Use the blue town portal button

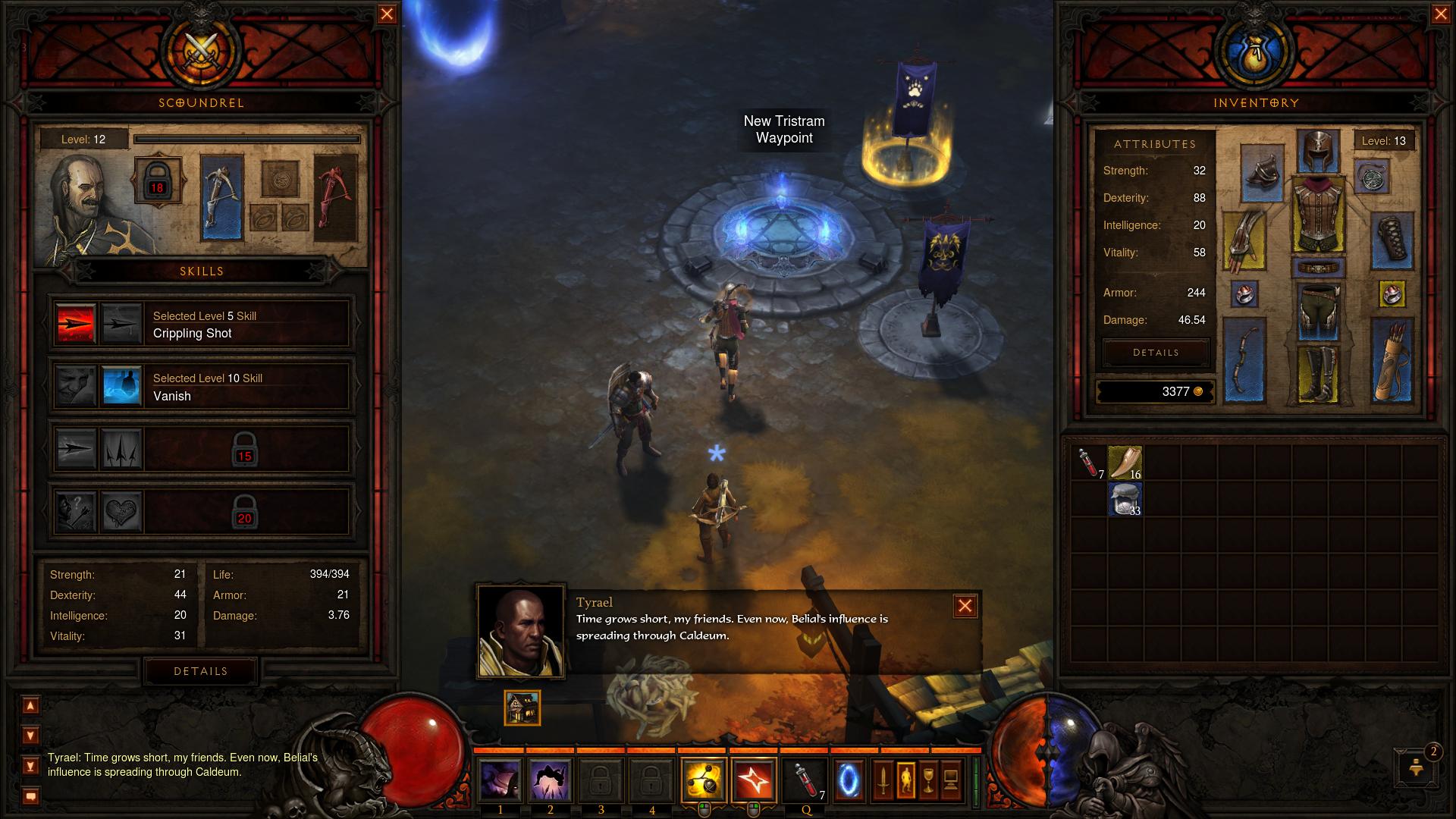[849, 780]
